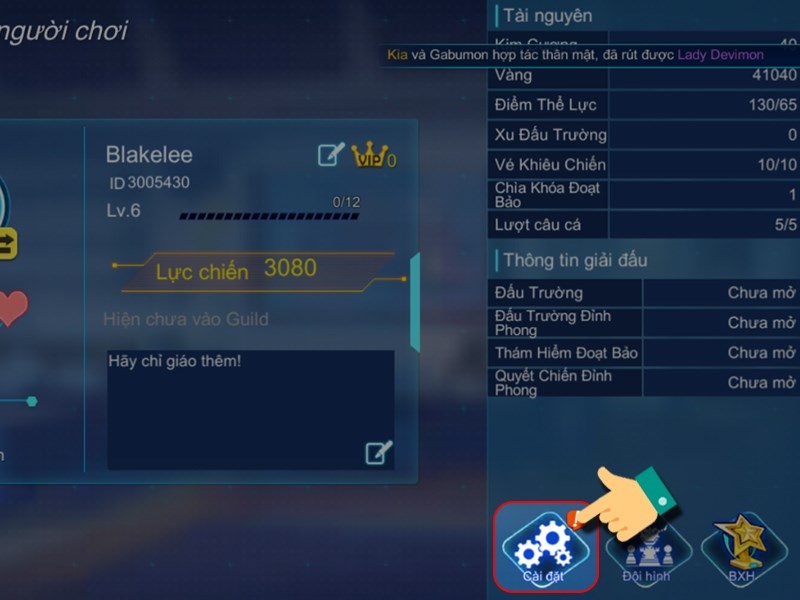Open the Cài đặt settings button
The width and height of the screenshot is (800, 600).
[x=545, y=546]
